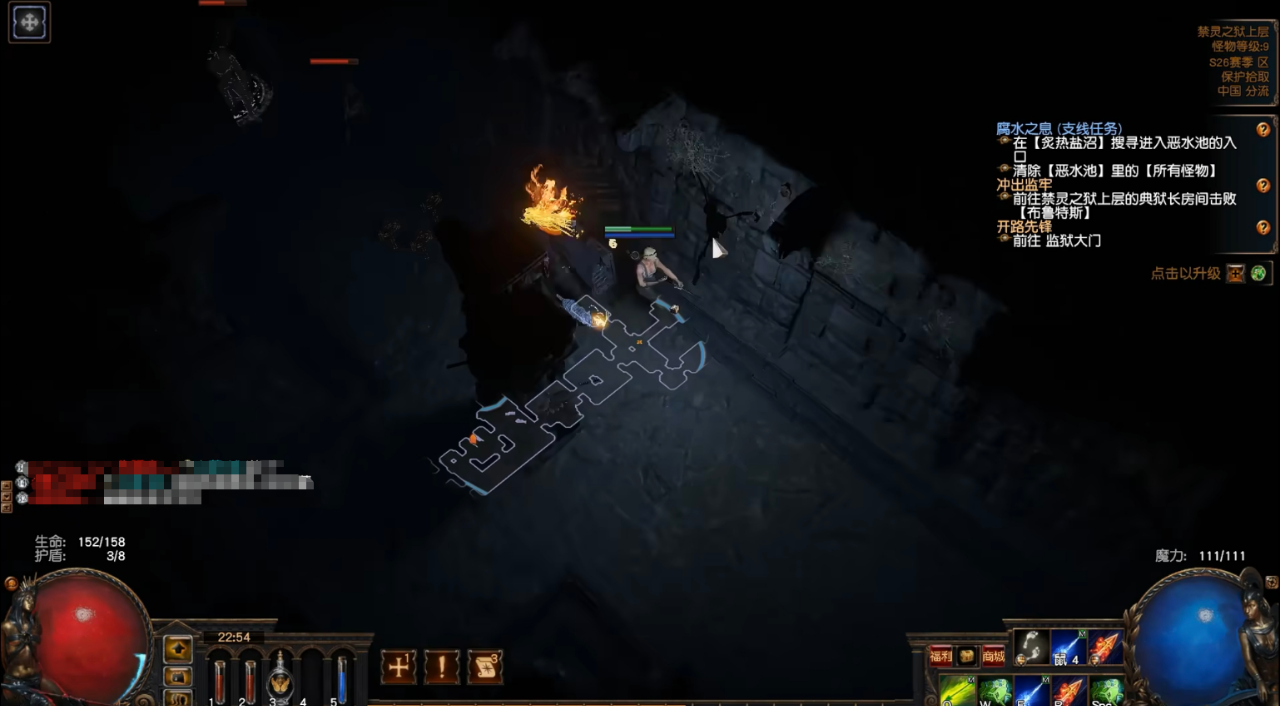This screenshot has width=1280, height=706.
Task: Open the 商城 shop button
Action: pos(993,656)
